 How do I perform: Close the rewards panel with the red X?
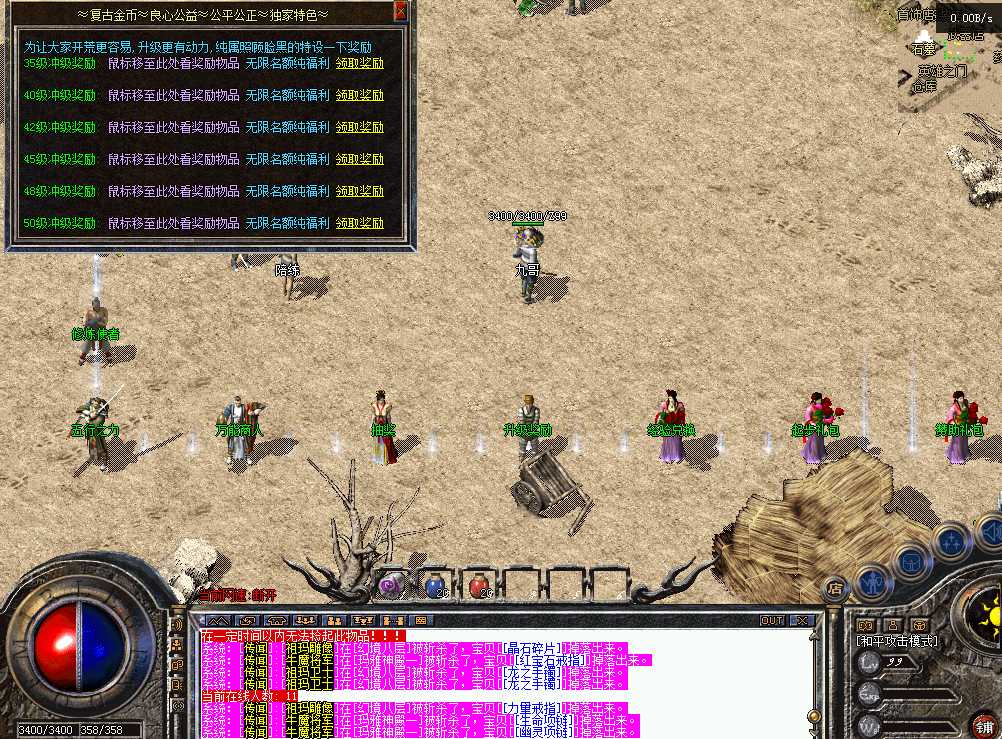(x=400, y=12)
